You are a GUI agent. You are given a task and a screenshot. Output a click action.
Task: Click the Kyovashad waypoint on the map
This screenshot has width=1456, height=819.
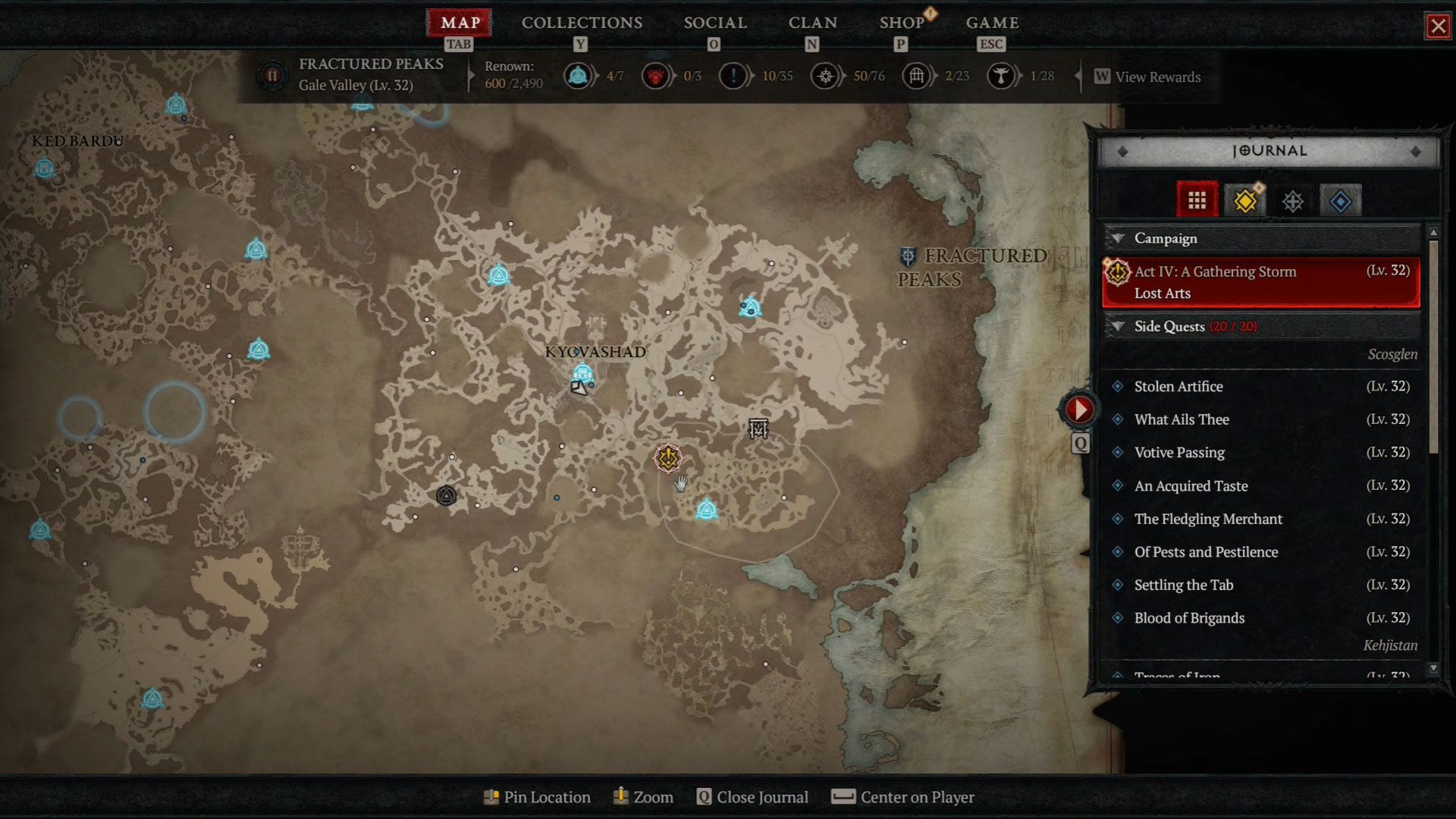point(582,373)
